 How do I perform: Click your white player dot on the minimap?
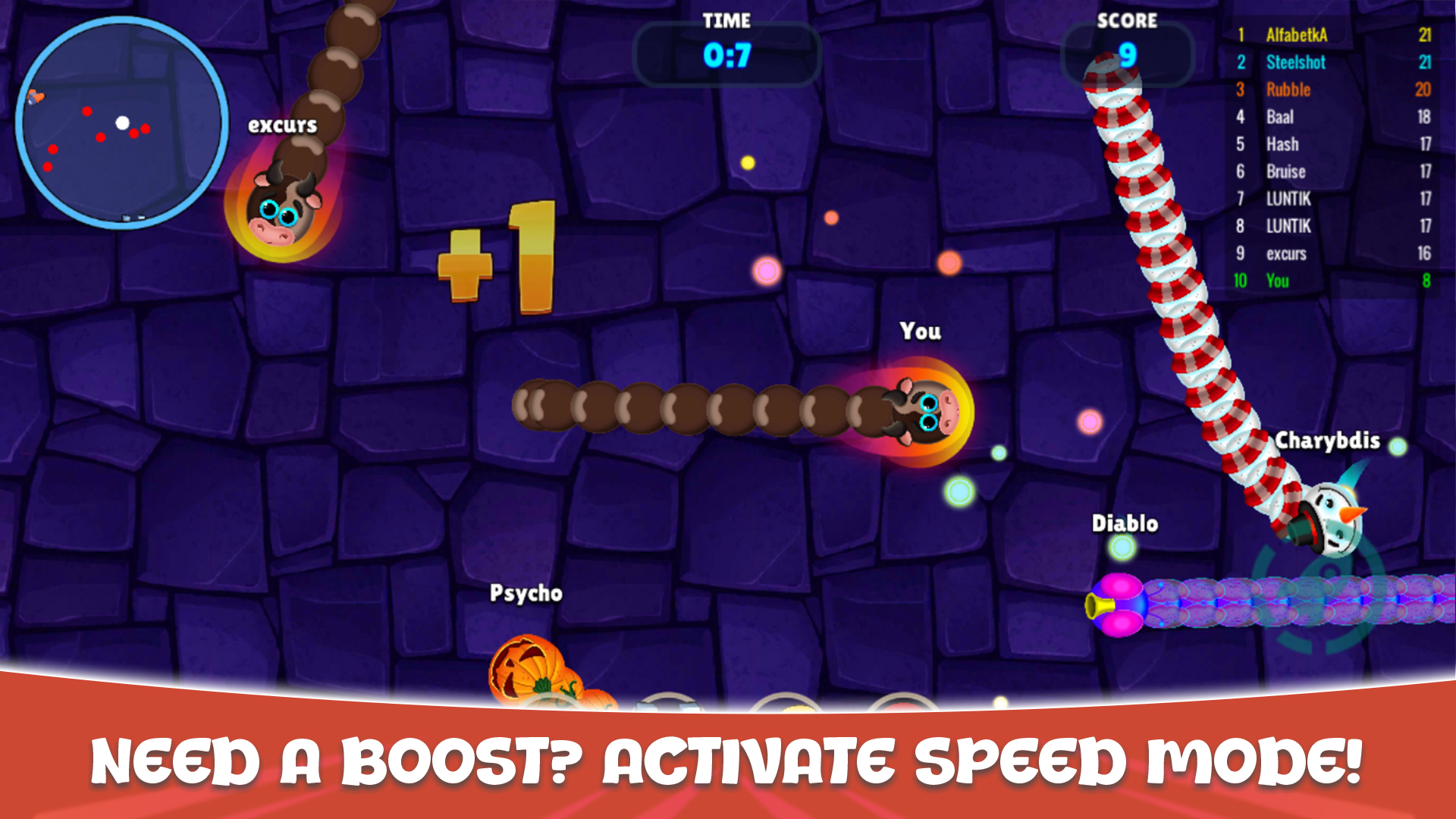[x=124, y=121]
